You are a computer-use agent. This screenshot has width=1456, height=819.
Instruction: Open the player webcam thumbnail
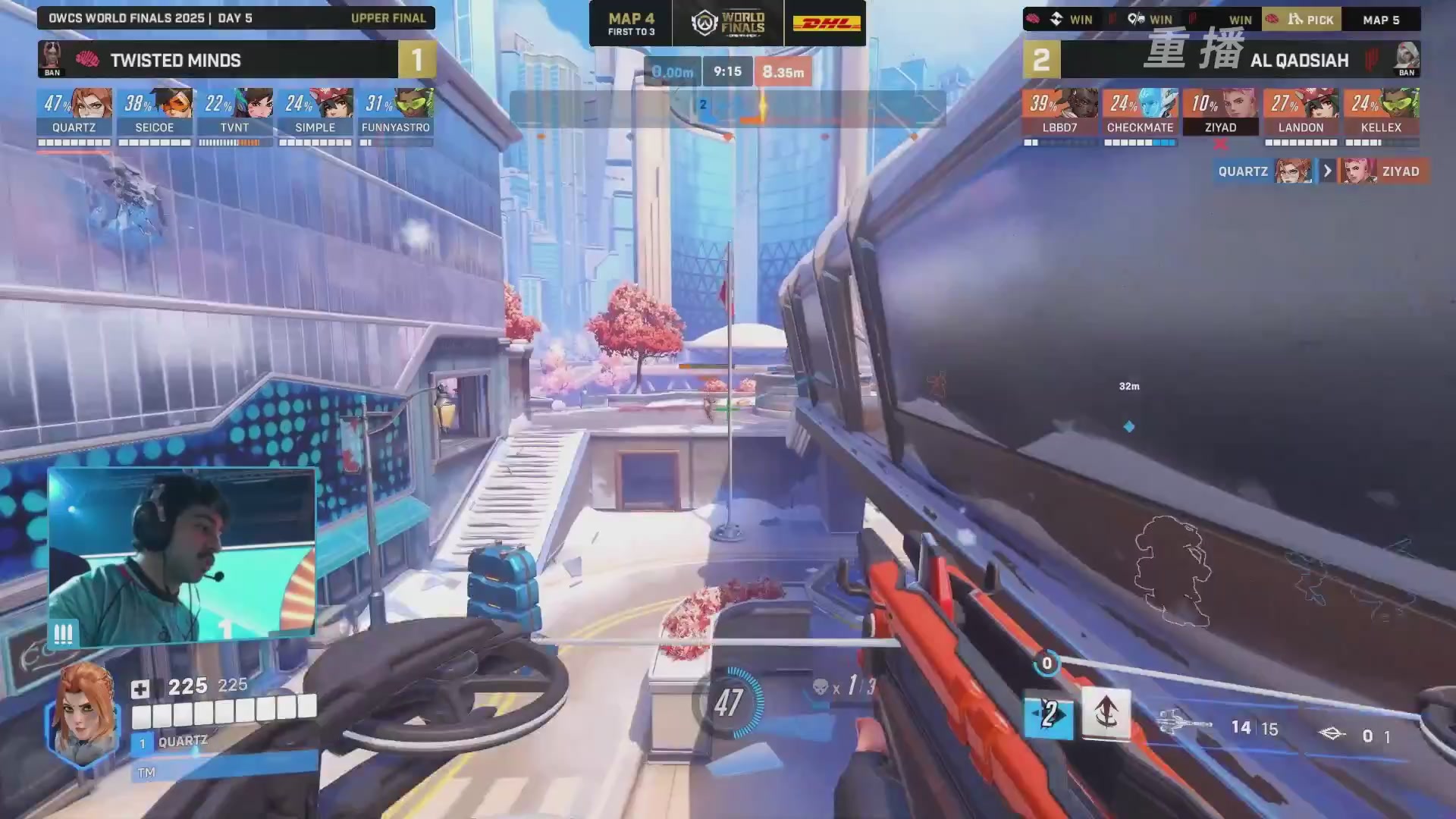(x=182, y=557)
